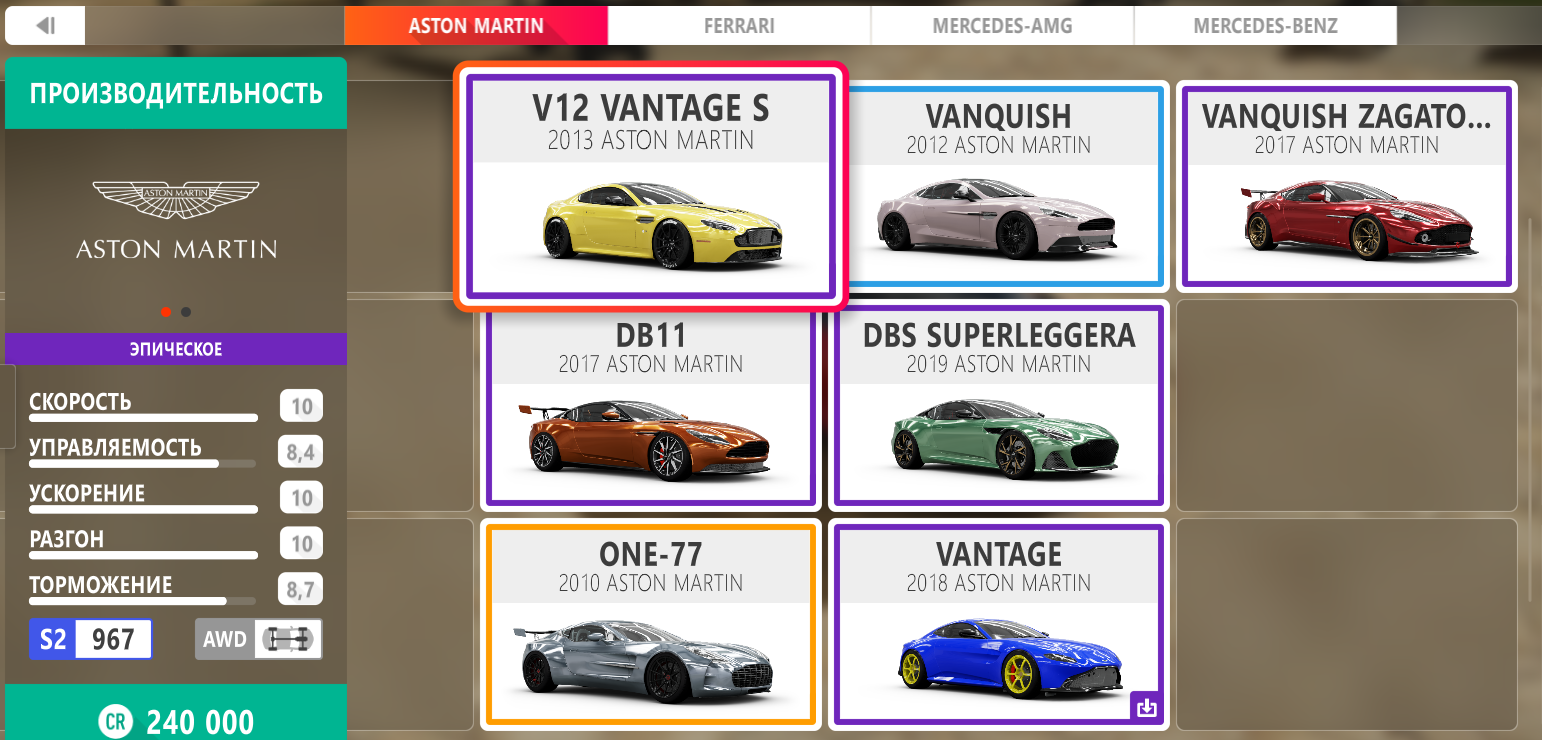Select the red first pagination dot
This screenshot has height=740, width=1542.
coord(166,311)
